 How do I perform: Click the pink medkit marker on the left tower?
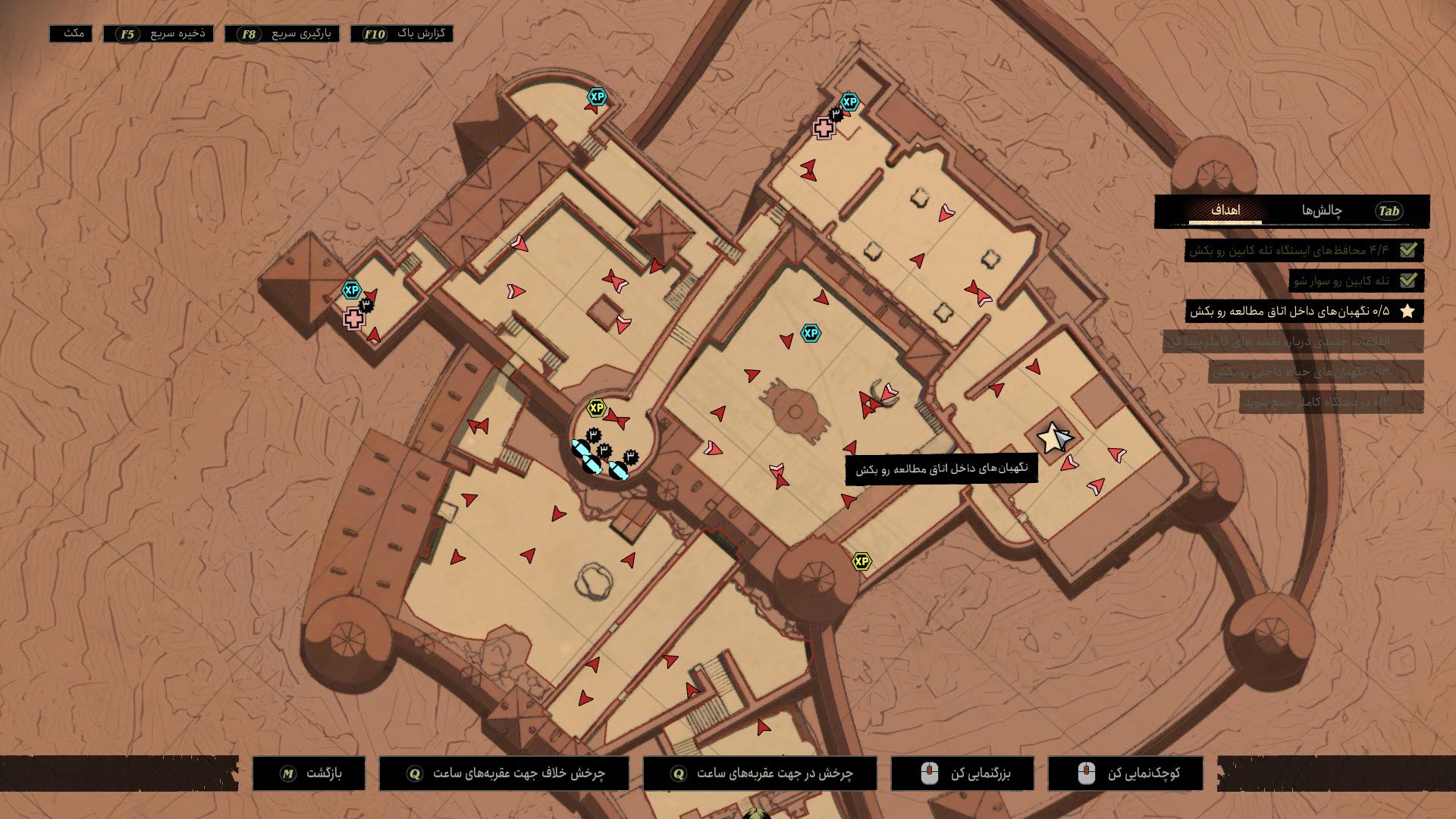(353, 318)
